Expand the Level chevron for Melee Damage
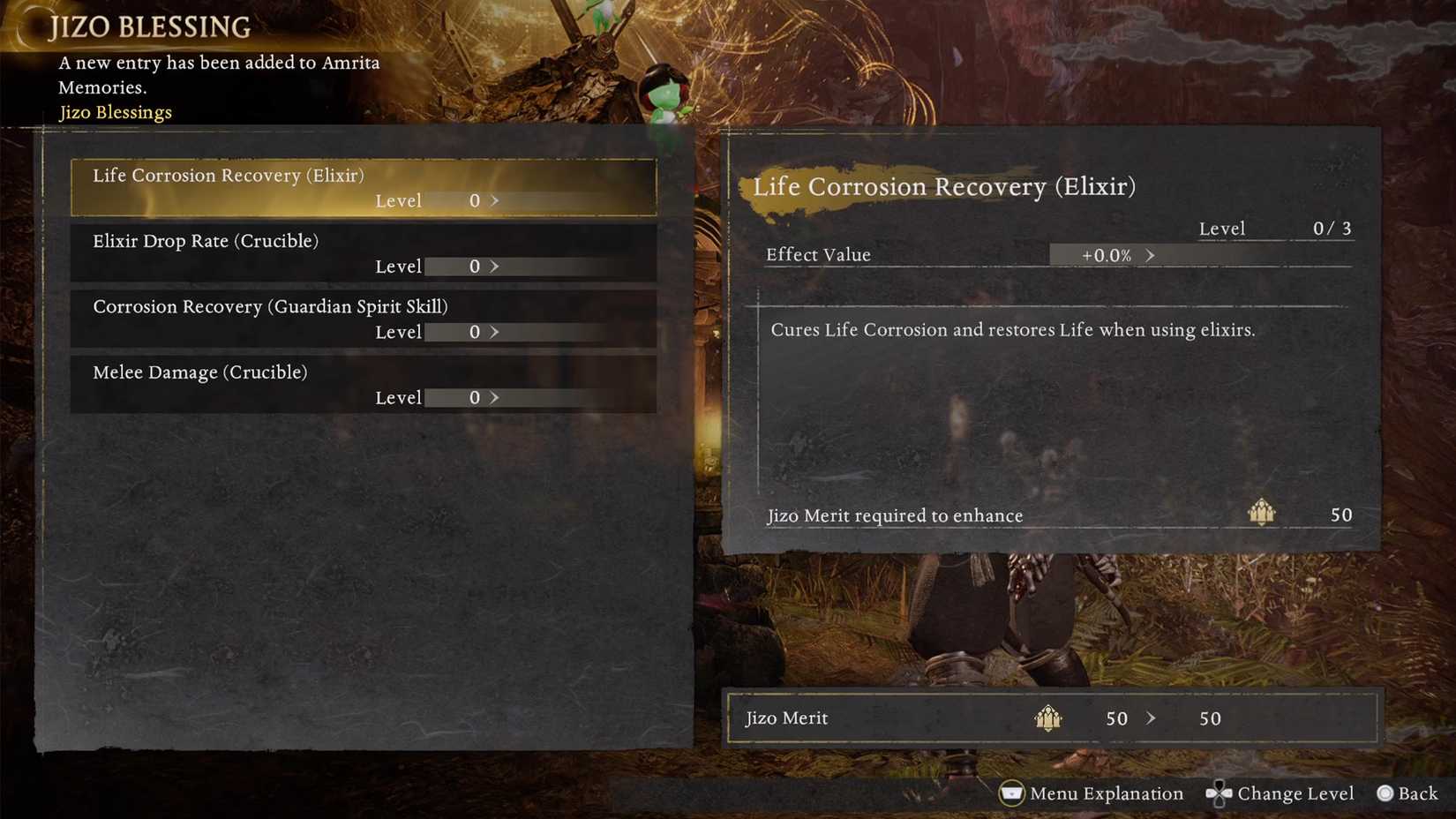 click(495, 397)
